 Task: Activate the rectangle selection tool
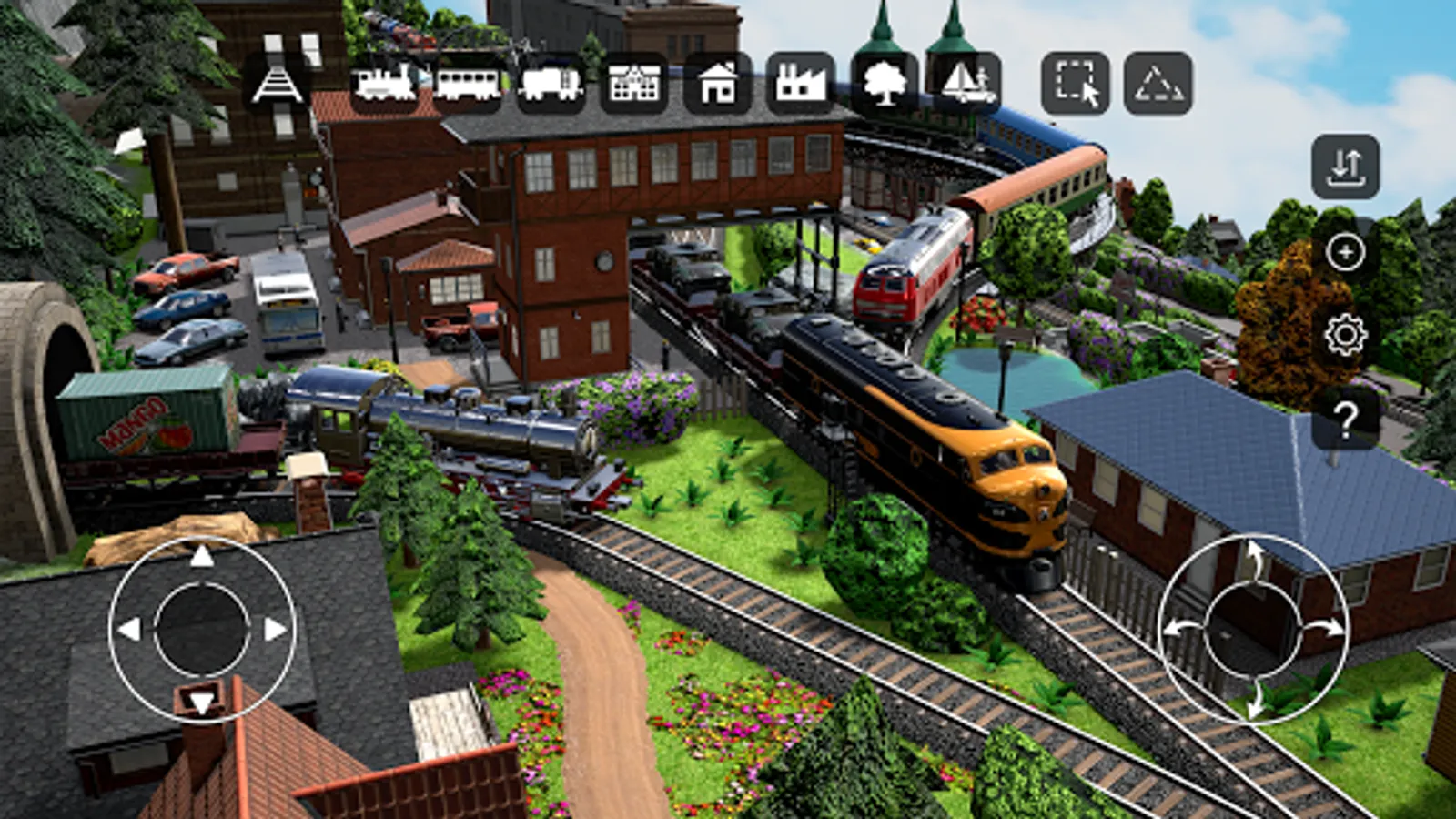pos(1076,84)
